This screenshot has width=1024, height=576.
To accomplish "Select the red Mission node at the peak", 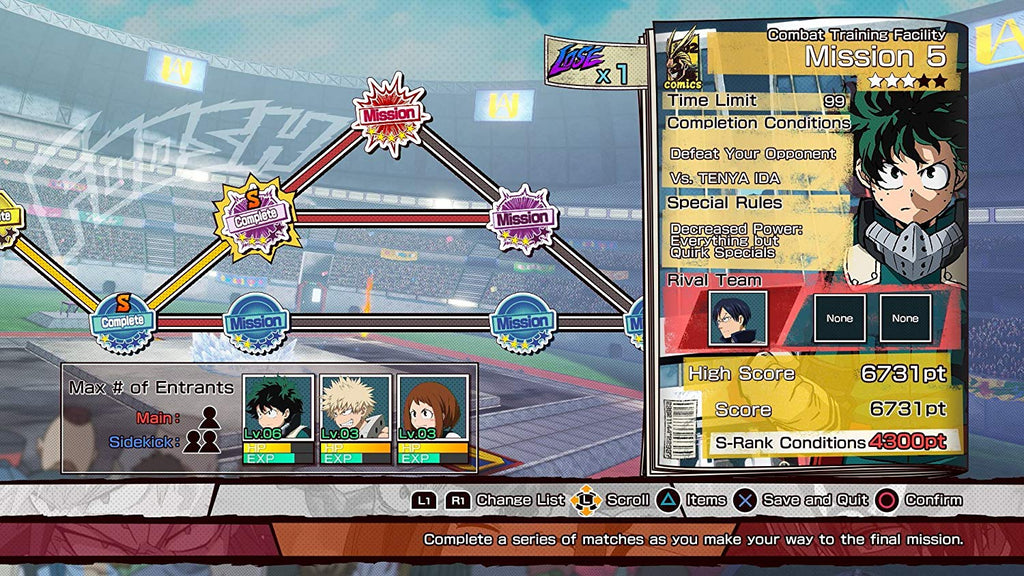I will click(389, 114).
